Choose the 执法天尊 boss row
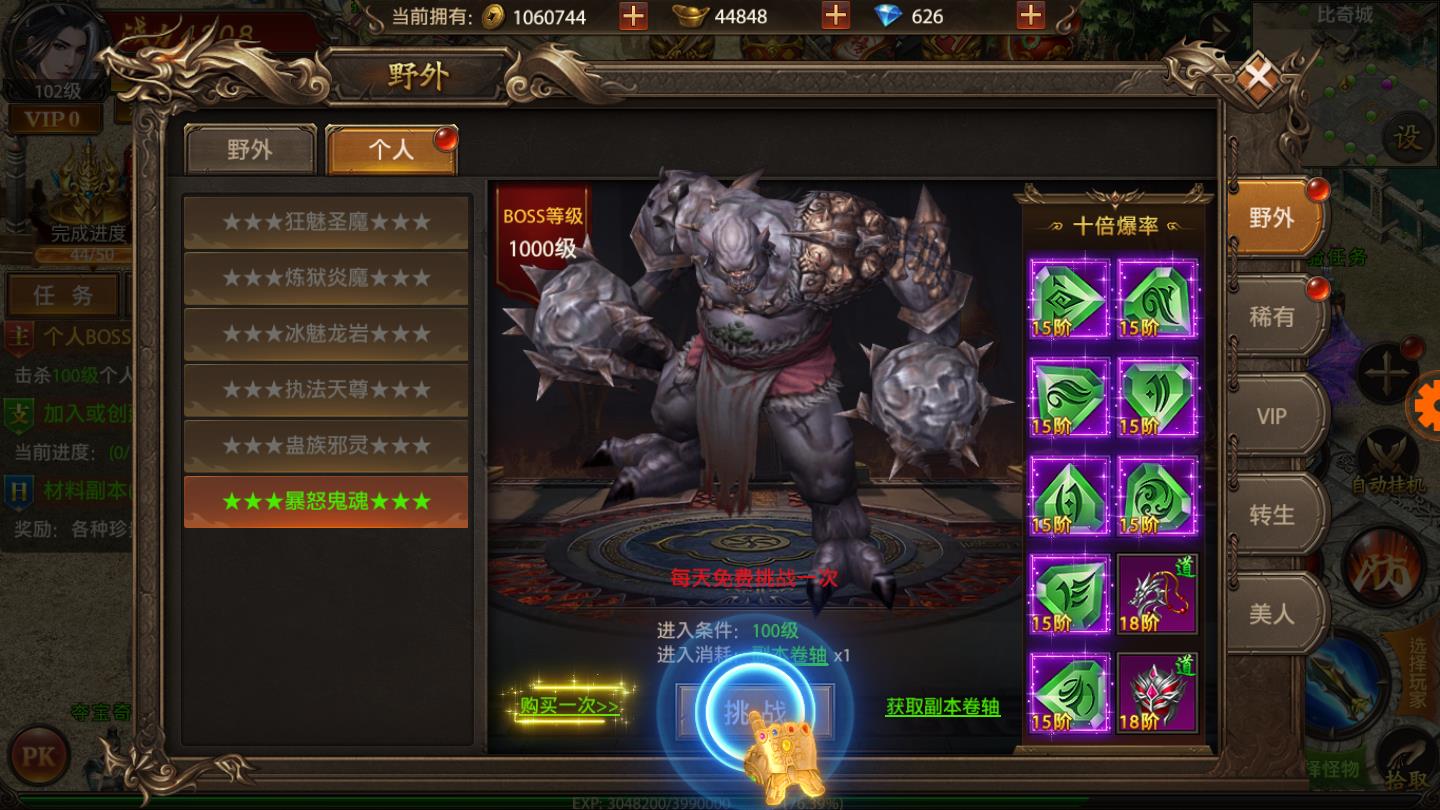 coord(326,390)
